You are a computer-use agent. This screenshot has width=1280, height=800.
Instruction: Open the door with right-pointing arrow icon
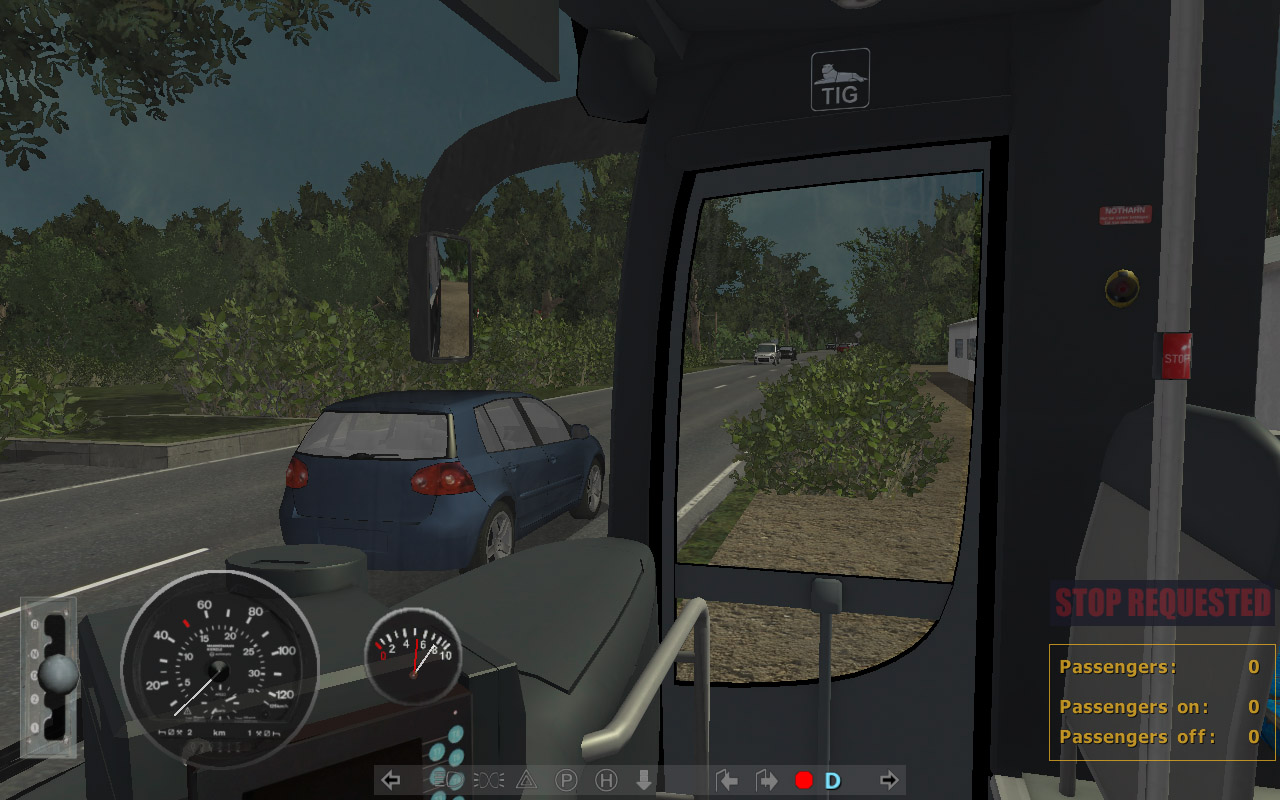click(x=766, y=780)
